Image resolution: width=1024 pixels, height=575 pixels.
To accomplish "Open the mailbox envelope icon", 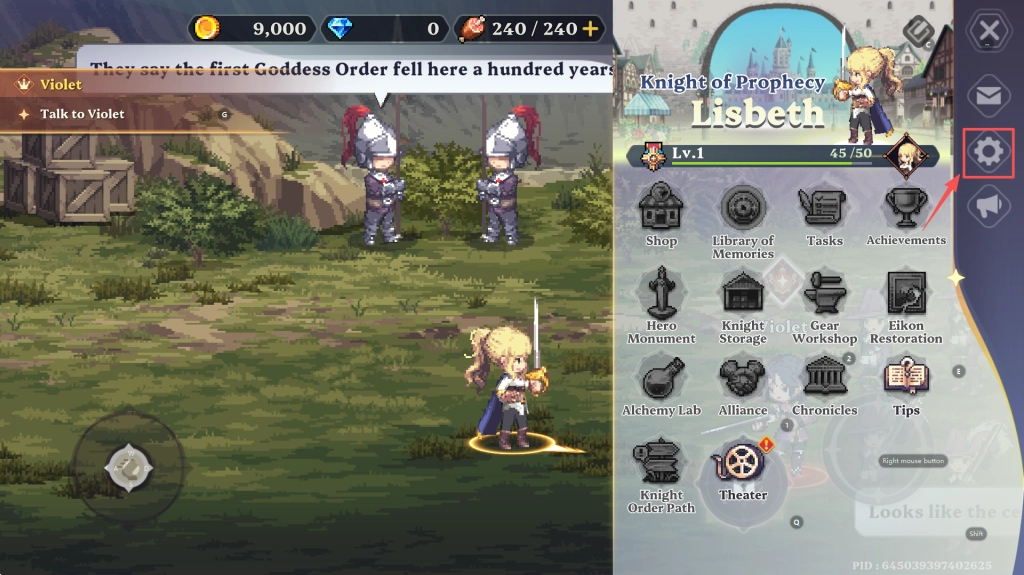I will tap(989, 96).
